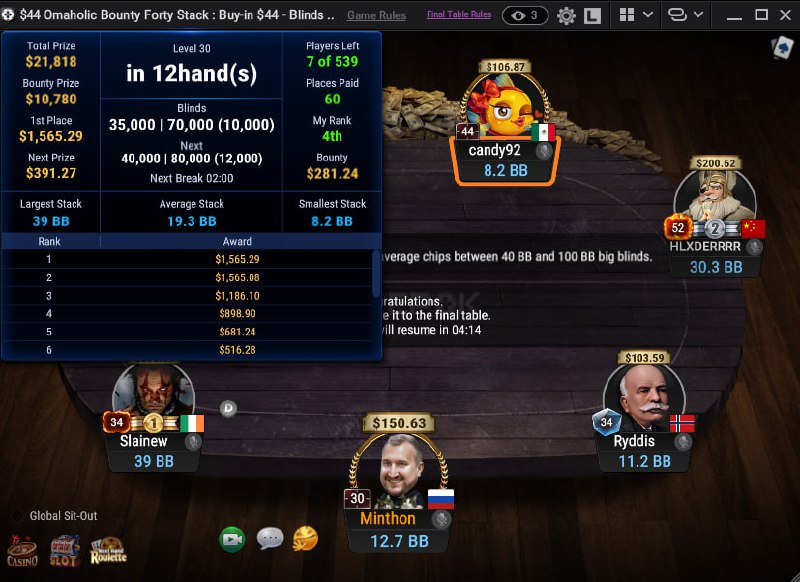Launch the Slot machine icon

pos(65,549)
